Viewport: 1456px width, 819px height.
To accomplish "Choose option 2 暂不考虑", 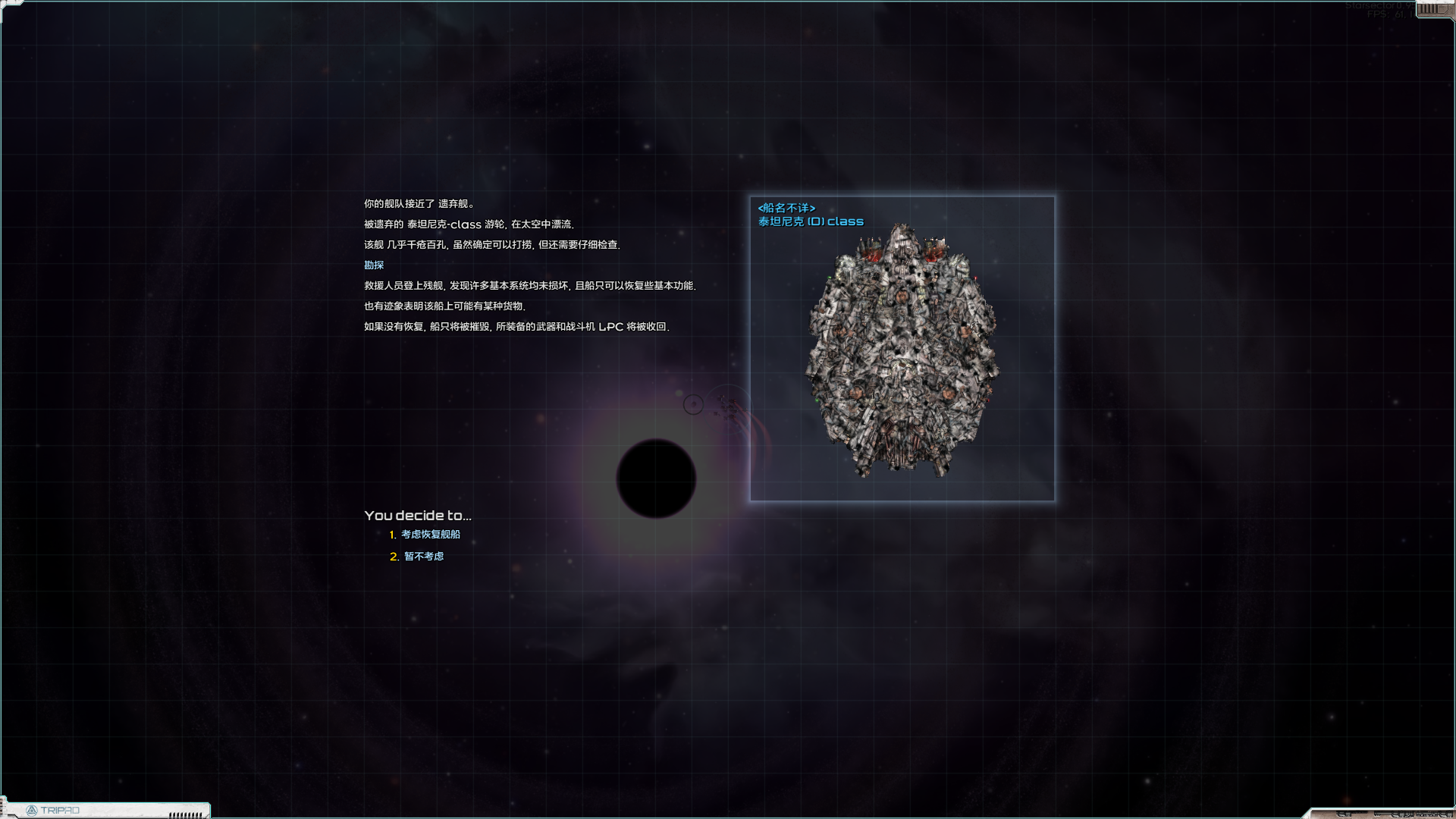I will (425, 556).
